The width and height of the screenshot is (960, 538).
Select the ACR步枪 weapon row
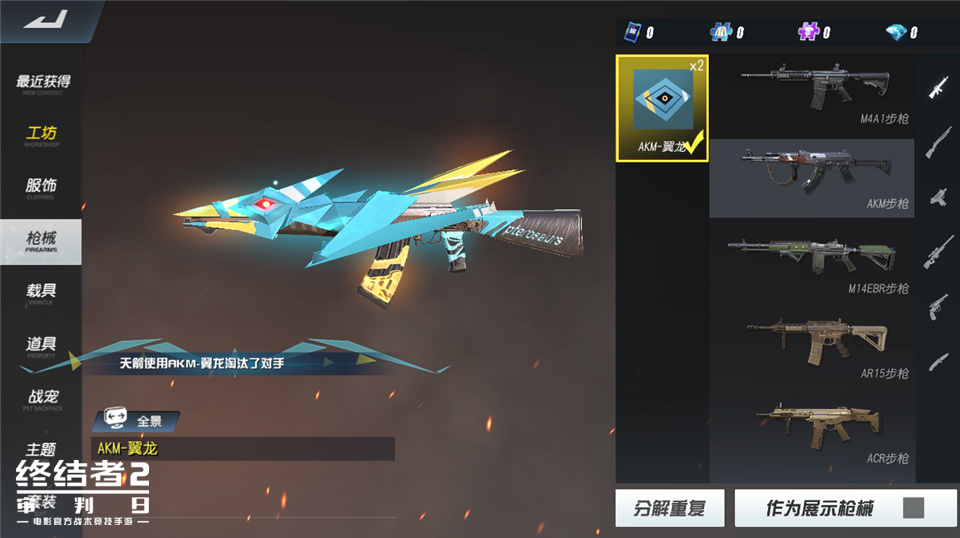[x=812, y=432]
